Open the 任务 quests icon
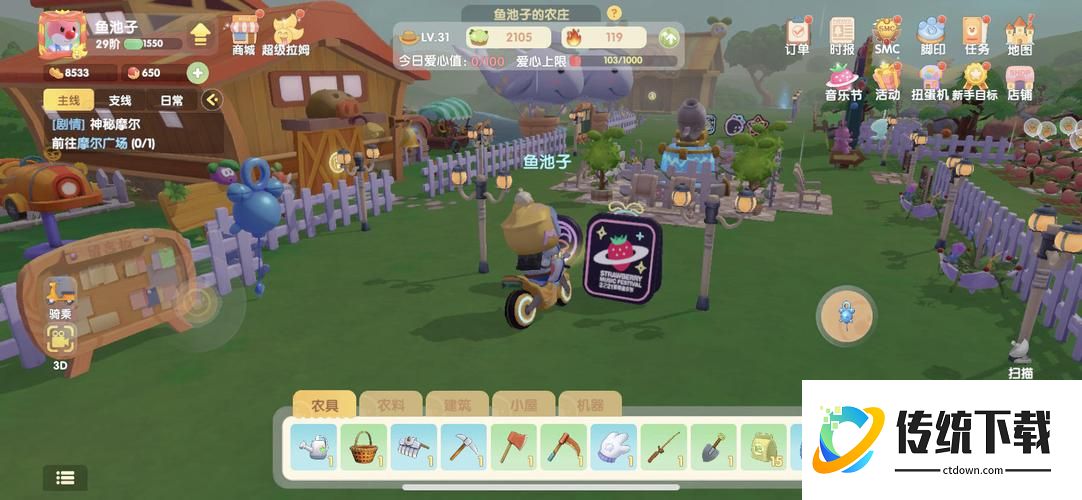 pyautogui.click(x=976, y=35)
